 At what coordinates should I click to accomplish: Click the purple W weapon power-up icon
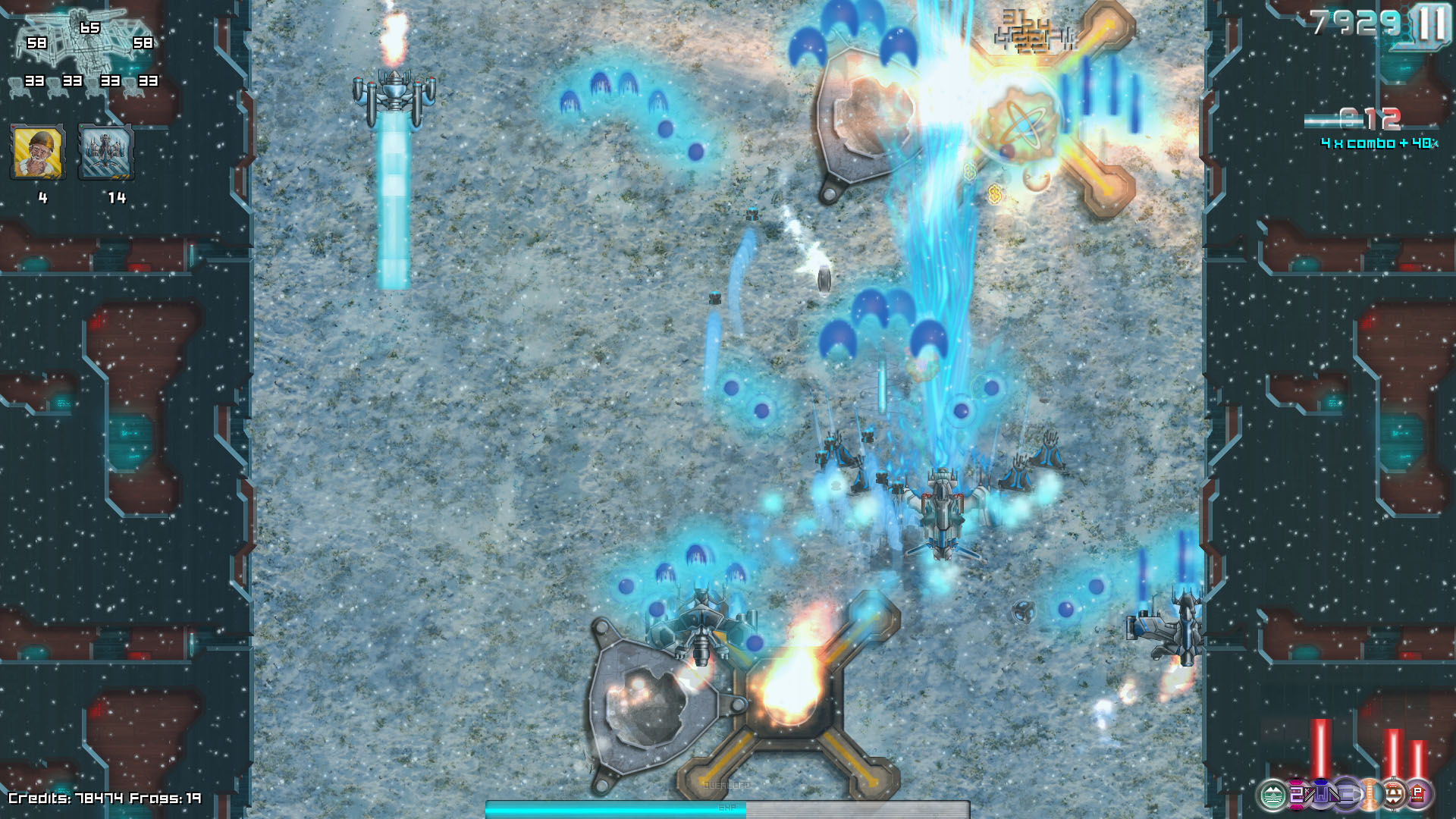coord(1321,795)
